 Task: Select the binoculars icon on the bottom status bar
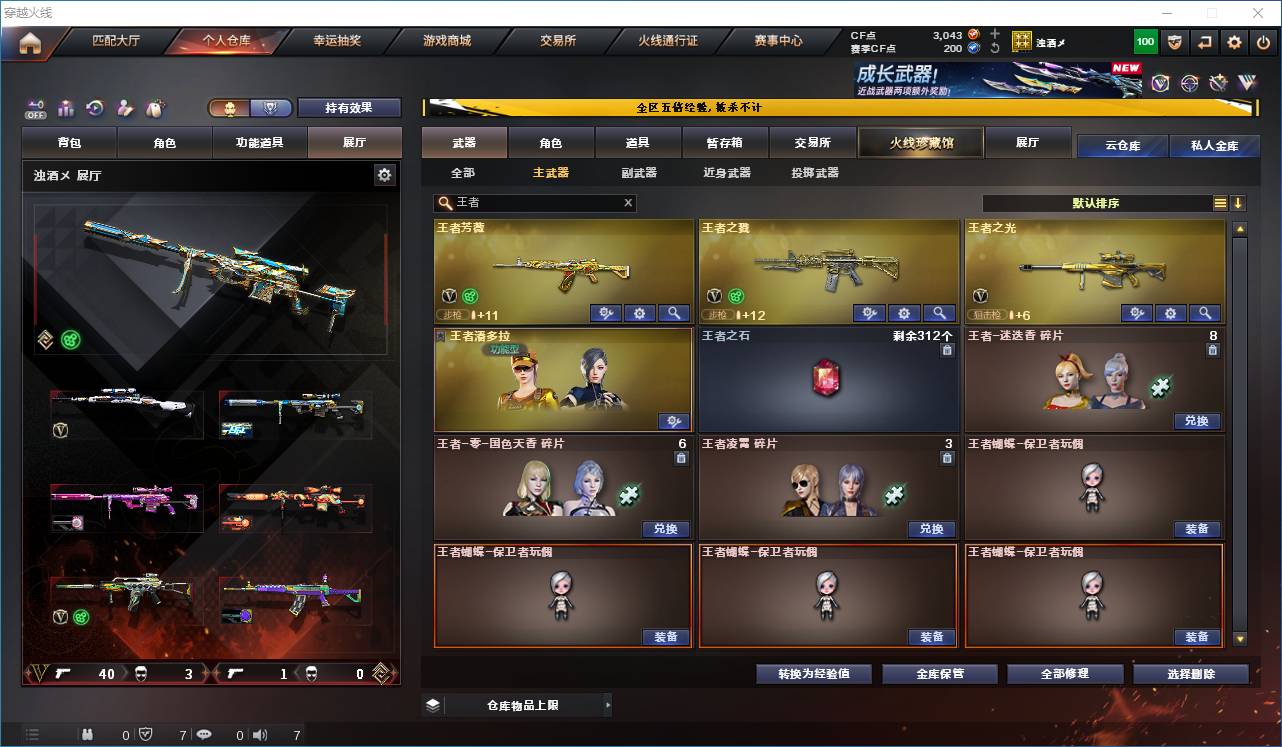pyautogui.click(x=87, y=733)
